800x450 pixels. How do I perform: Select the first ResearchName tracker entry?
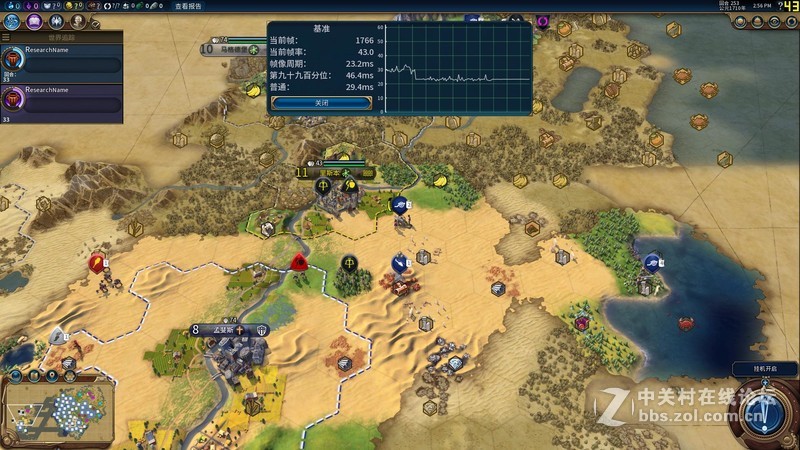pyautogui.click(x=62, y=62)
